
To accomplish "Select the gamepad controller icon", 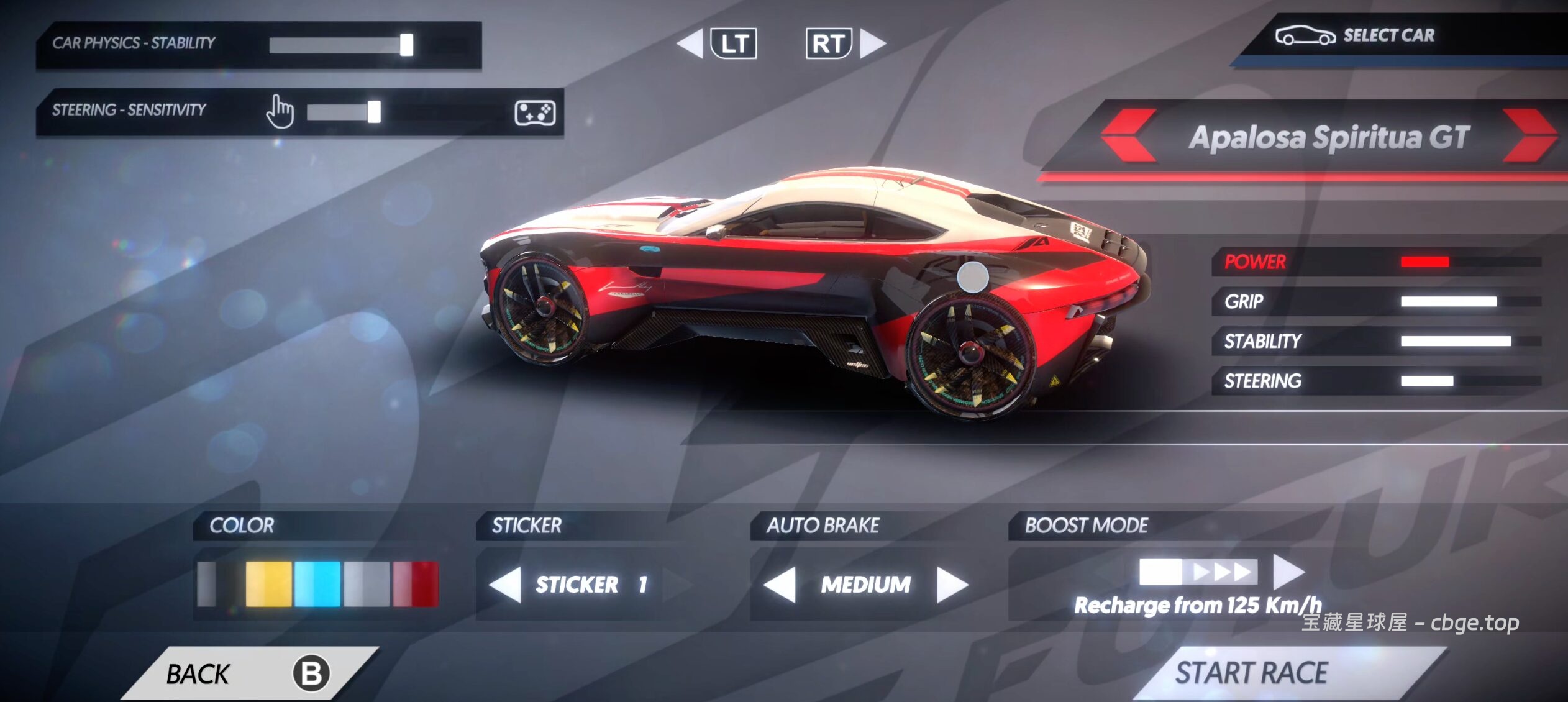I will 535,112.
